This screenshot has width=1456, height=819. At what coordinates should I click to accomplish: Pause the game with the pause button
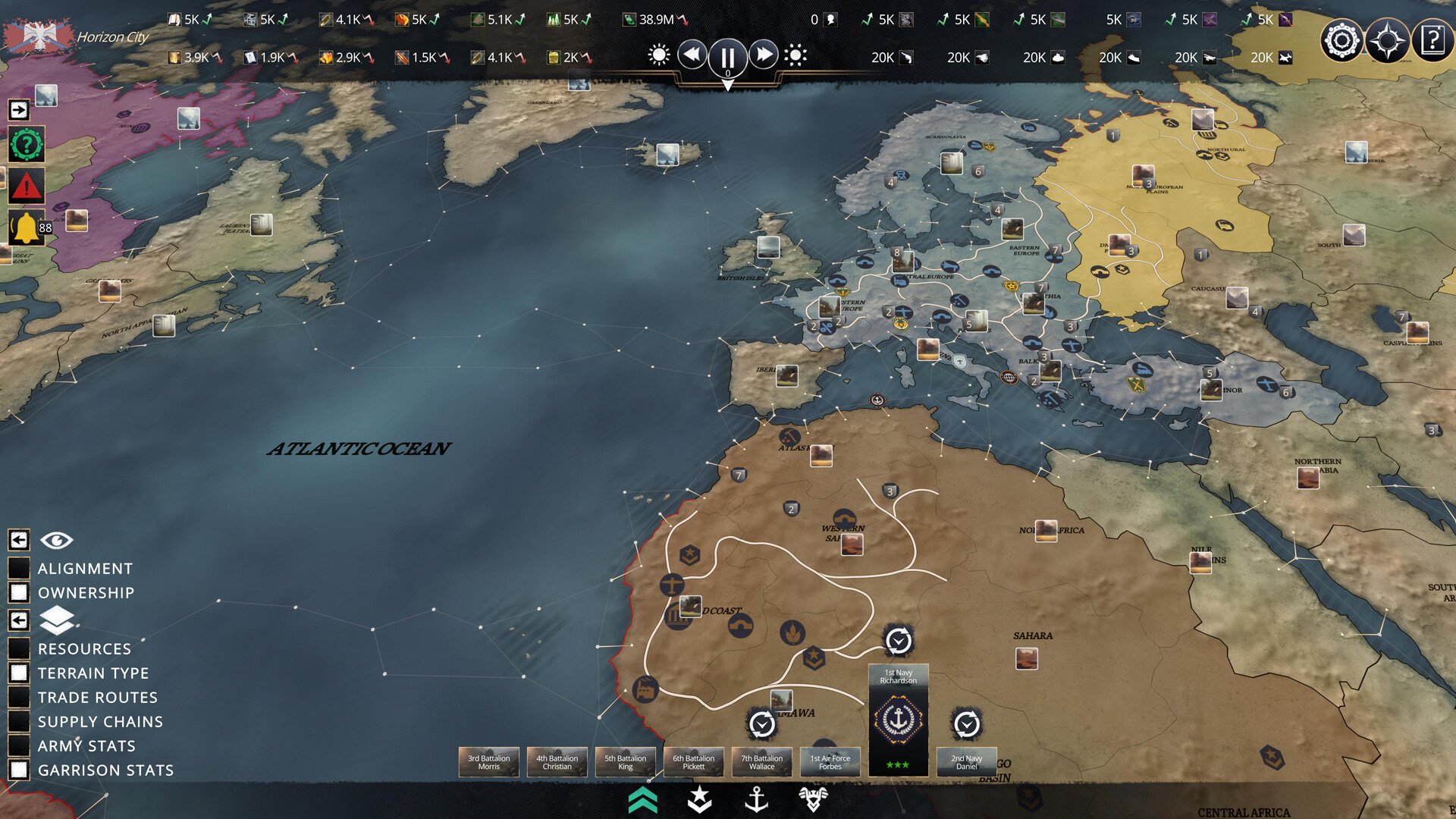727,56
